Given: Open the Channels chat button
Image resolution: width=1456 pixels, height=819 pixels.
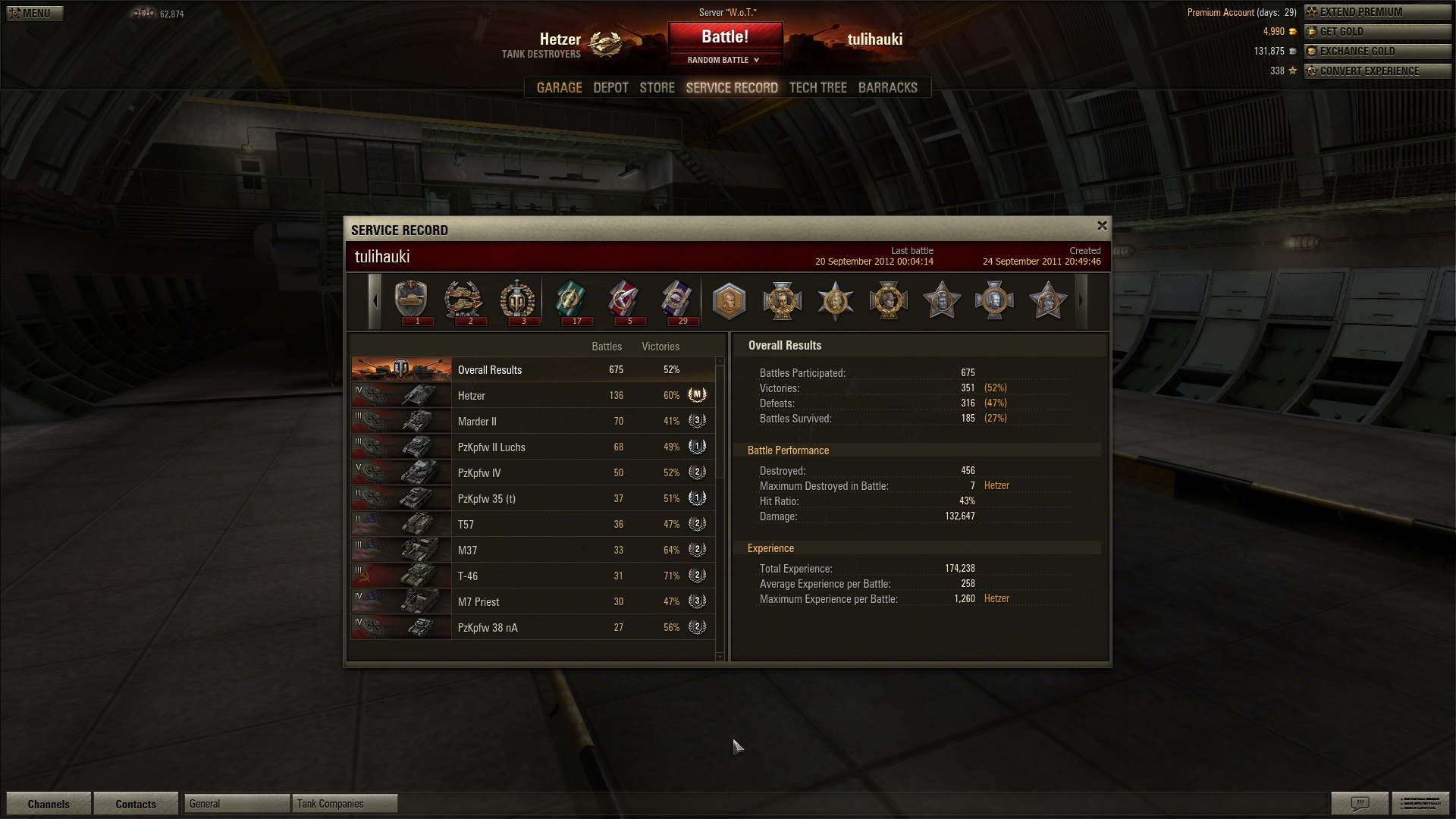Looking at the screenshot, I should (49, 804).
